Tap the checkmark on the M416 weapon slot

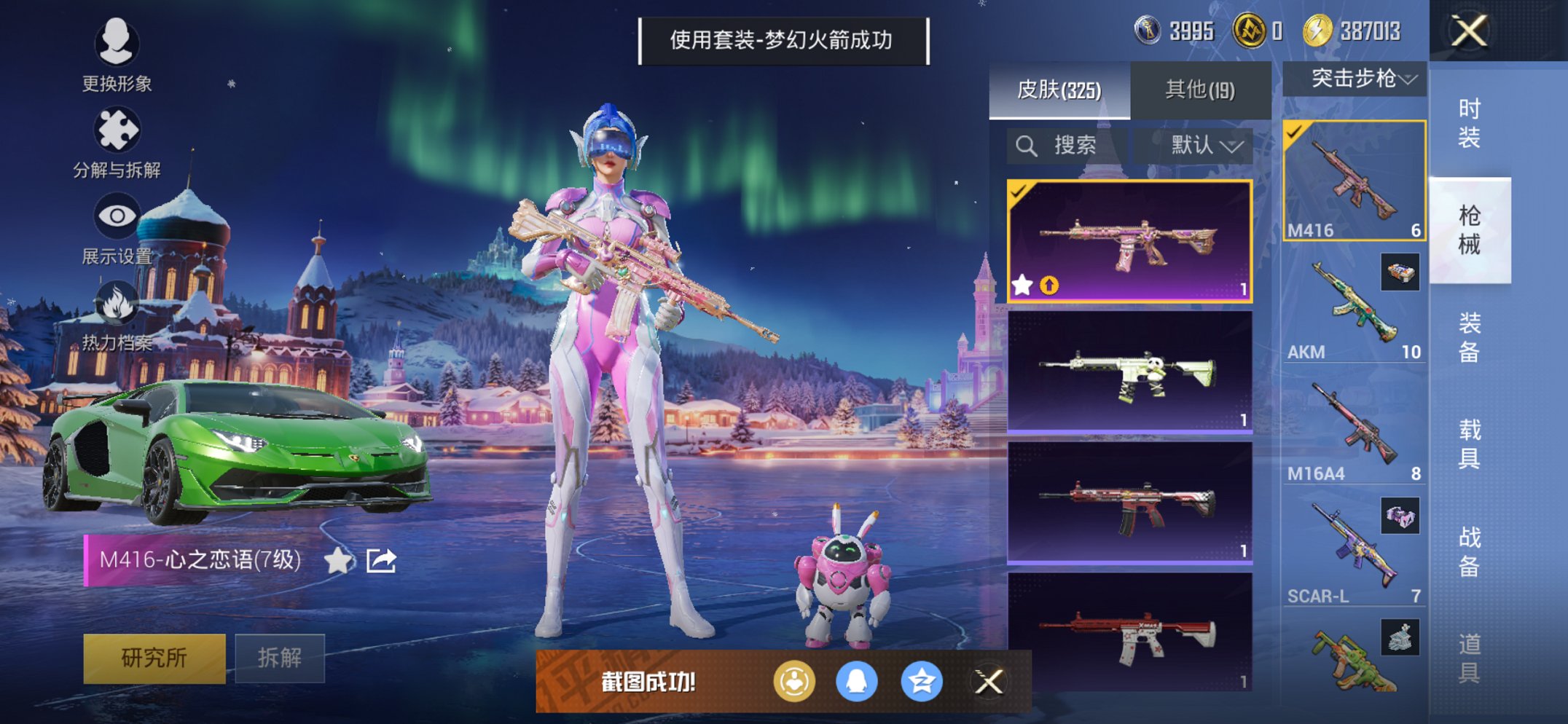(1295, 131)
